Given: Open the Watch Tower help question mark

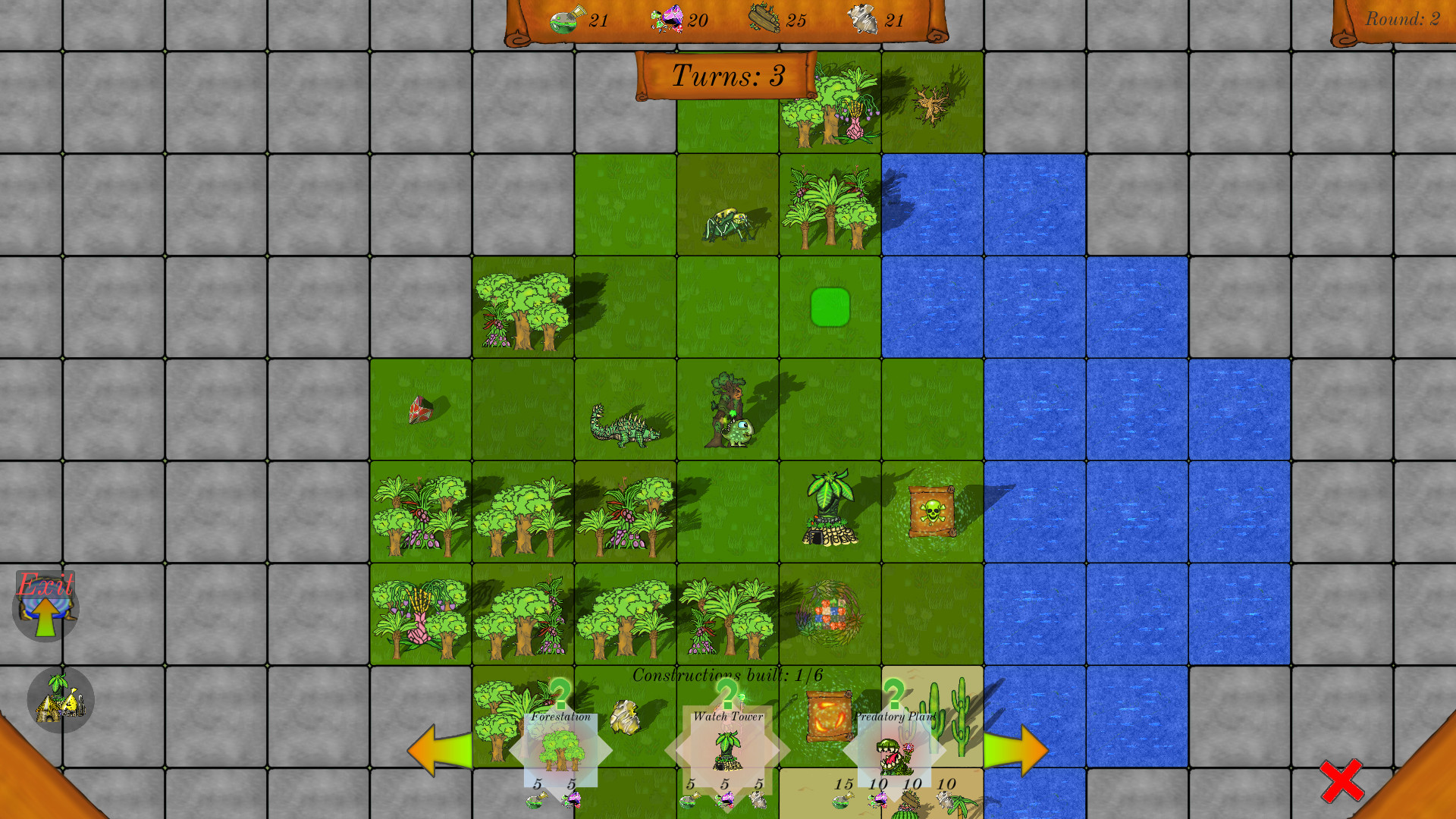Looking at the screenshot, I should (726, 694).
